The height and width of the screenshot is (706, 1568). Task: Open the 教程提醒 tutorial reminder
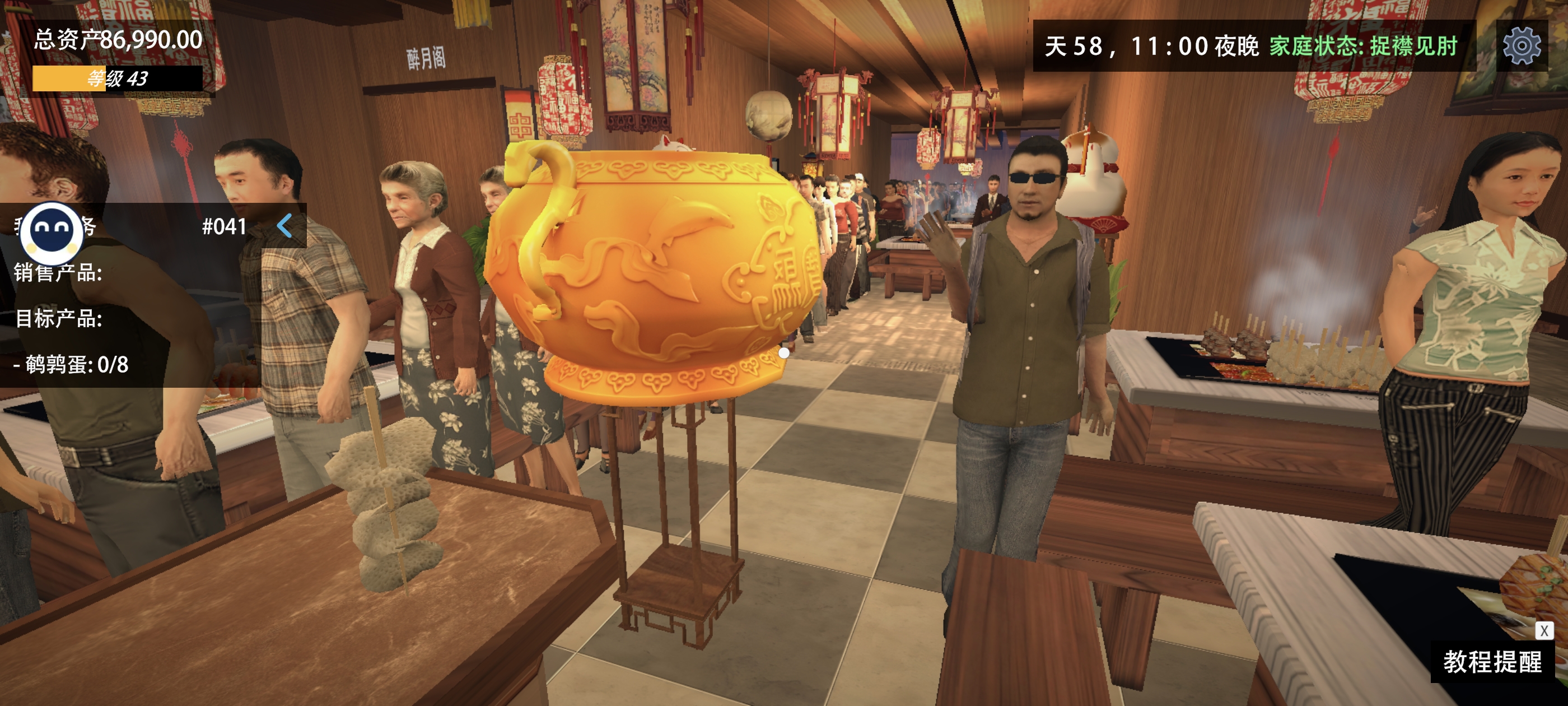(x=1492, y=662)
